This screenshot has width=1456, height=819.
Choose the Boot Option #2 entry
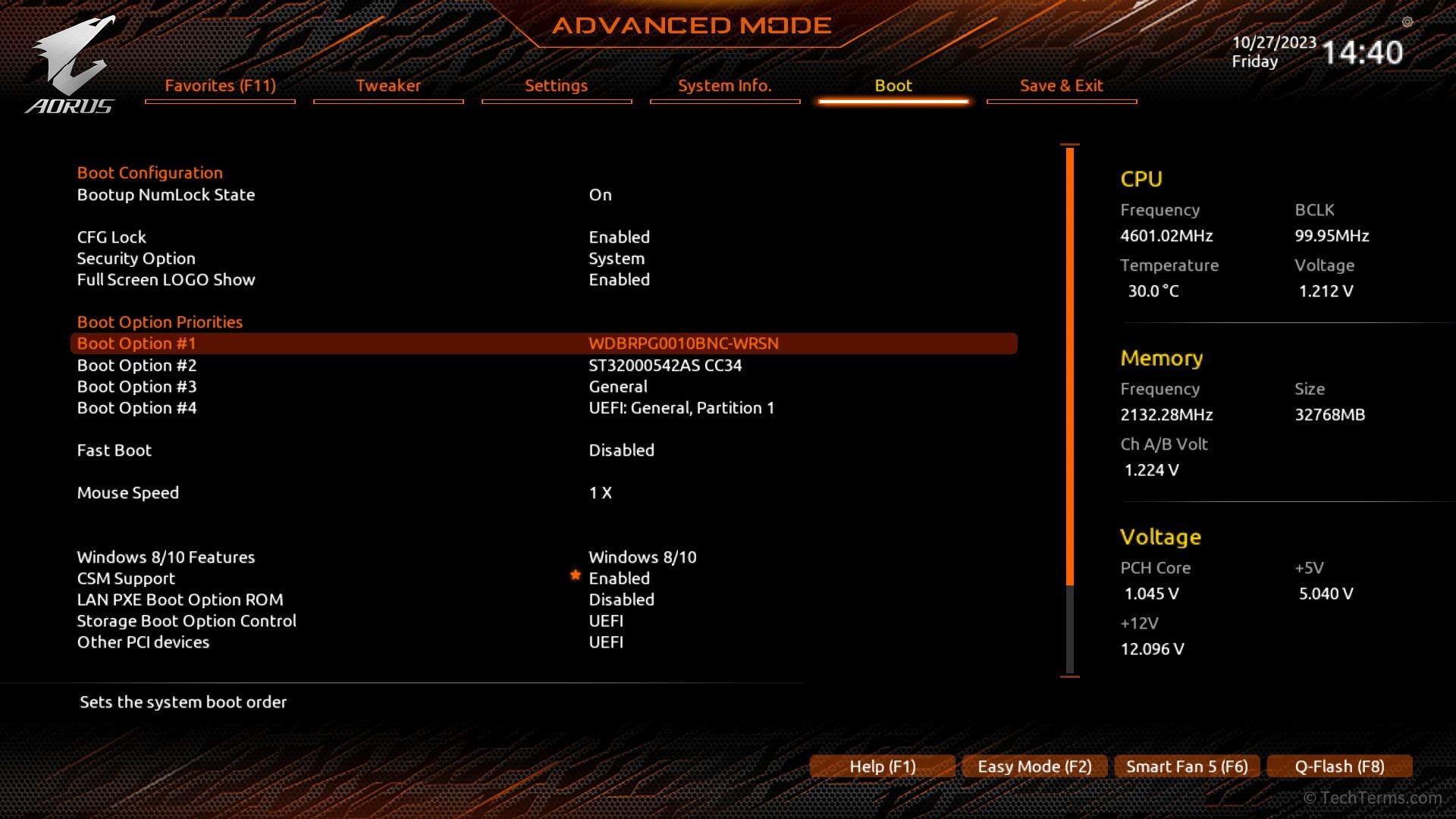click(x=136, y=366)
